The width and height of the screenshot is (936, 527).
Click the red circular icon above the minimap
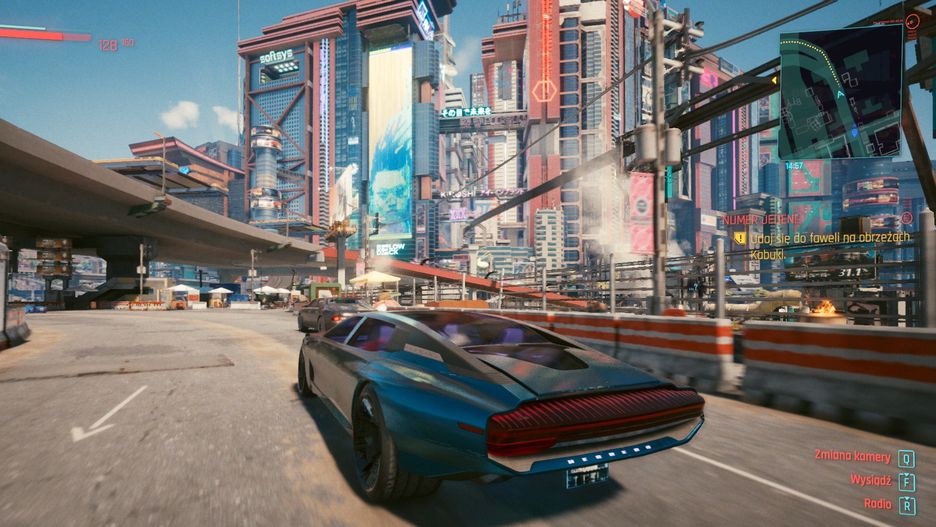(911, 20)
